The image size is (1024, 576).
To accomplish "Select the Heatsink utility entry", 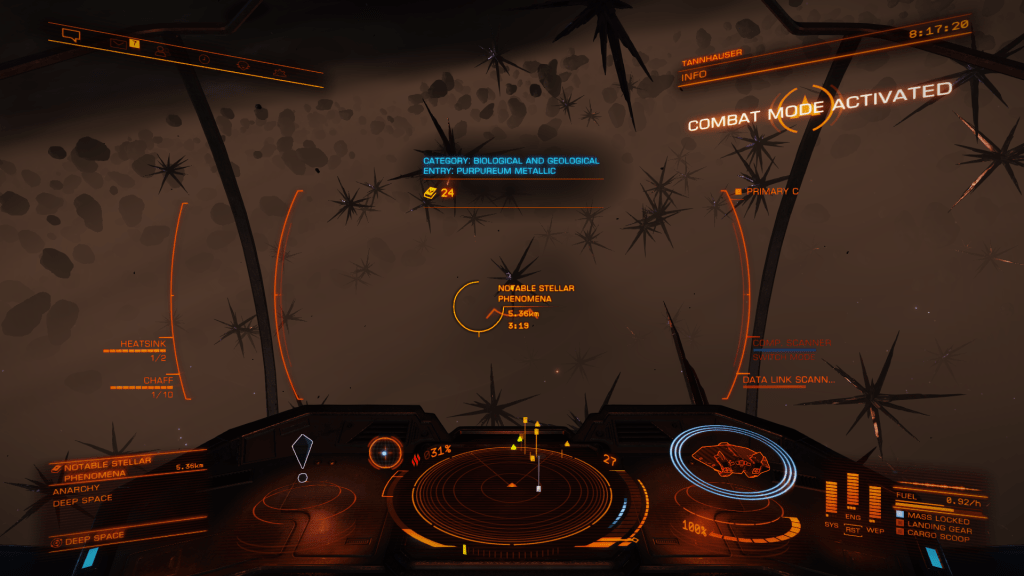I will [143, 344].
